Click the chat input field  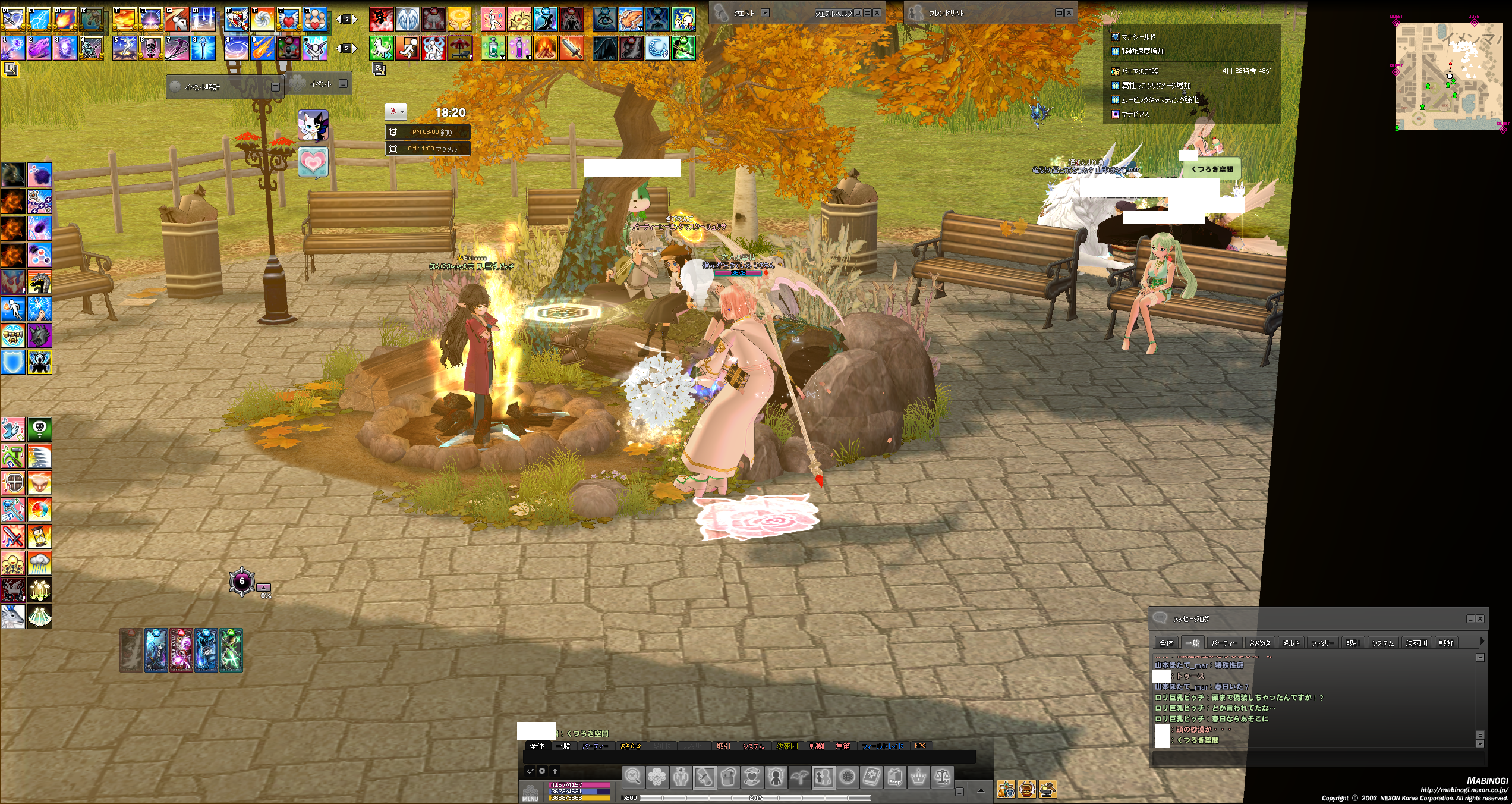click(x=749, y=757)
